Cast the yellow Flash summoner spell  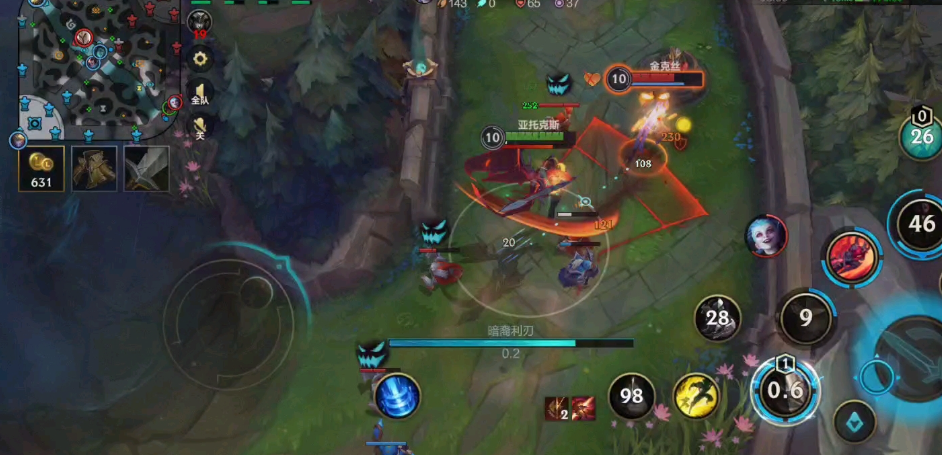697,397
